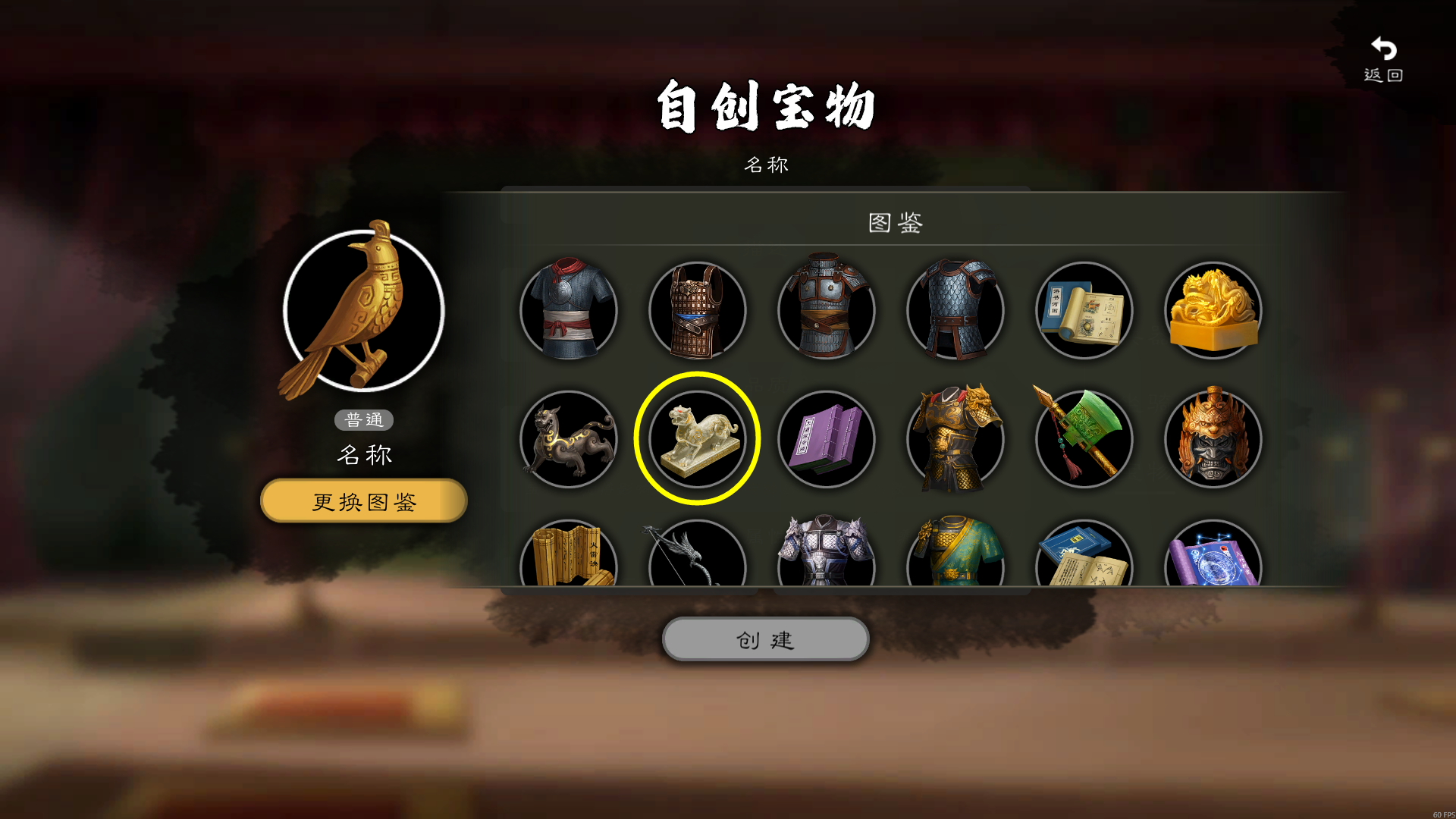The height and width of the screenshot is (819, 1456).
Task: Choose the silver phoenix bow treasure
Action: click(697, 561)
